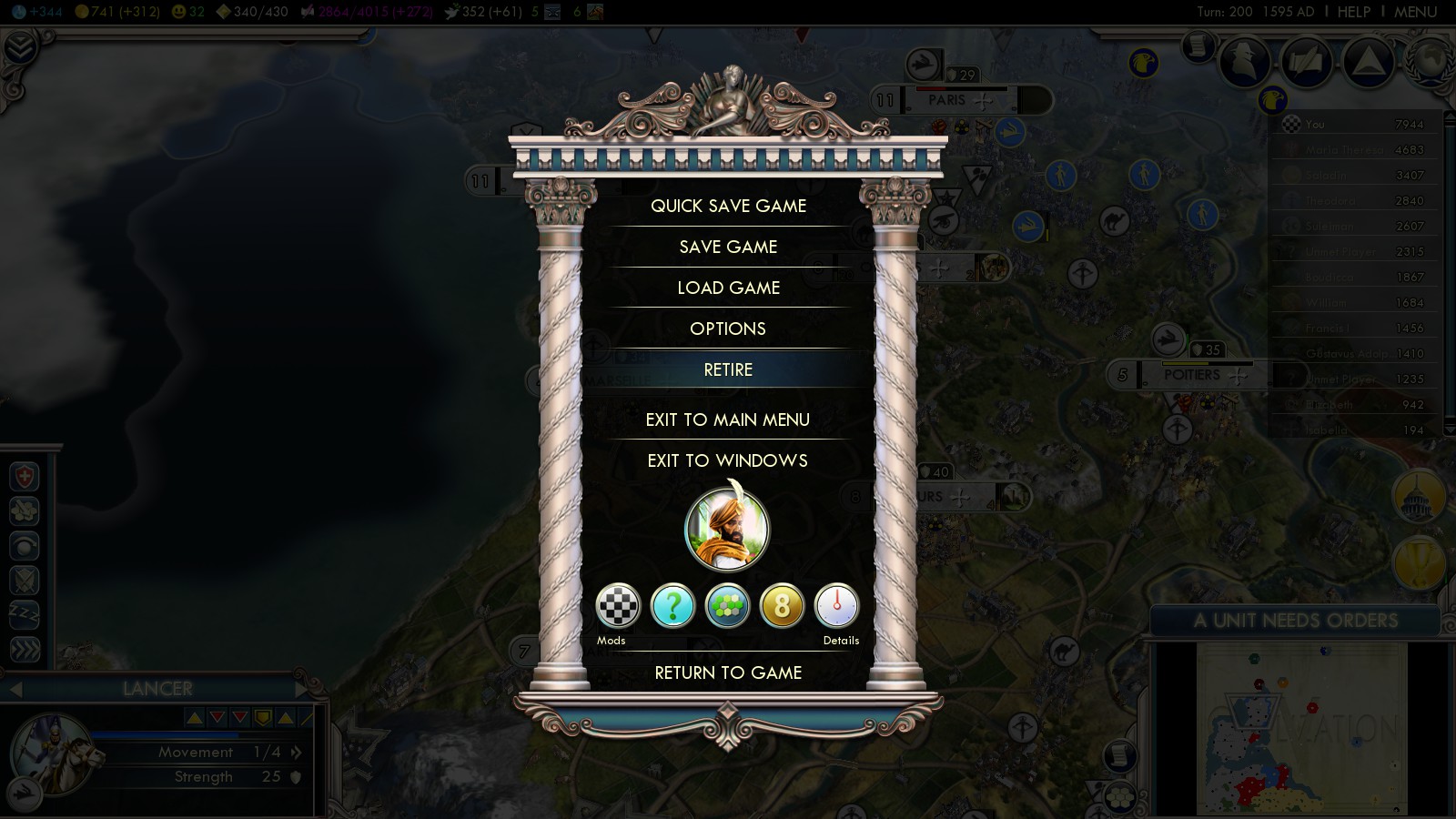Click the gold number 8 icon
The width and height of the screenshot is (1456, 819).
[x=782, y=606]
